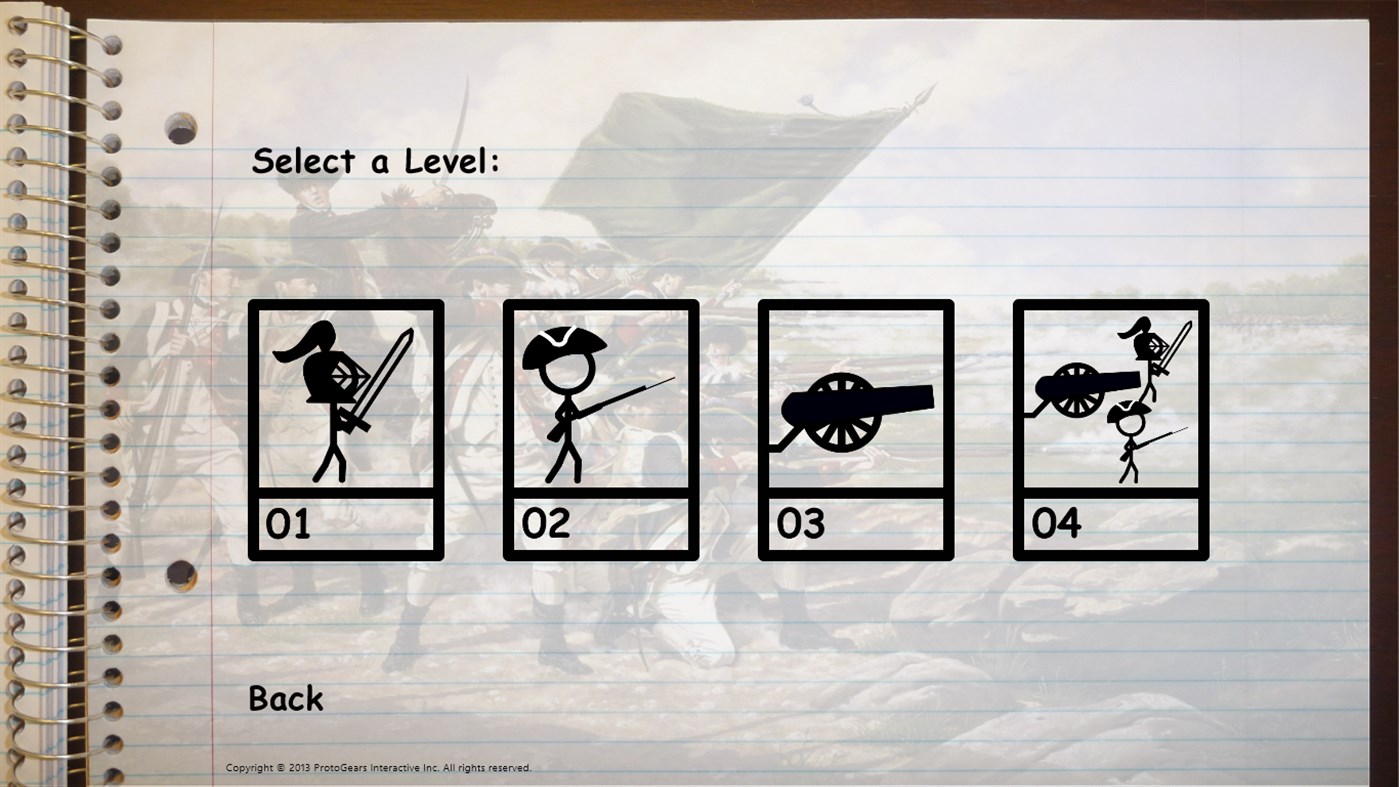Click the Back button
The width and height of the screenshot is (1399, 787).
point(284,698)
